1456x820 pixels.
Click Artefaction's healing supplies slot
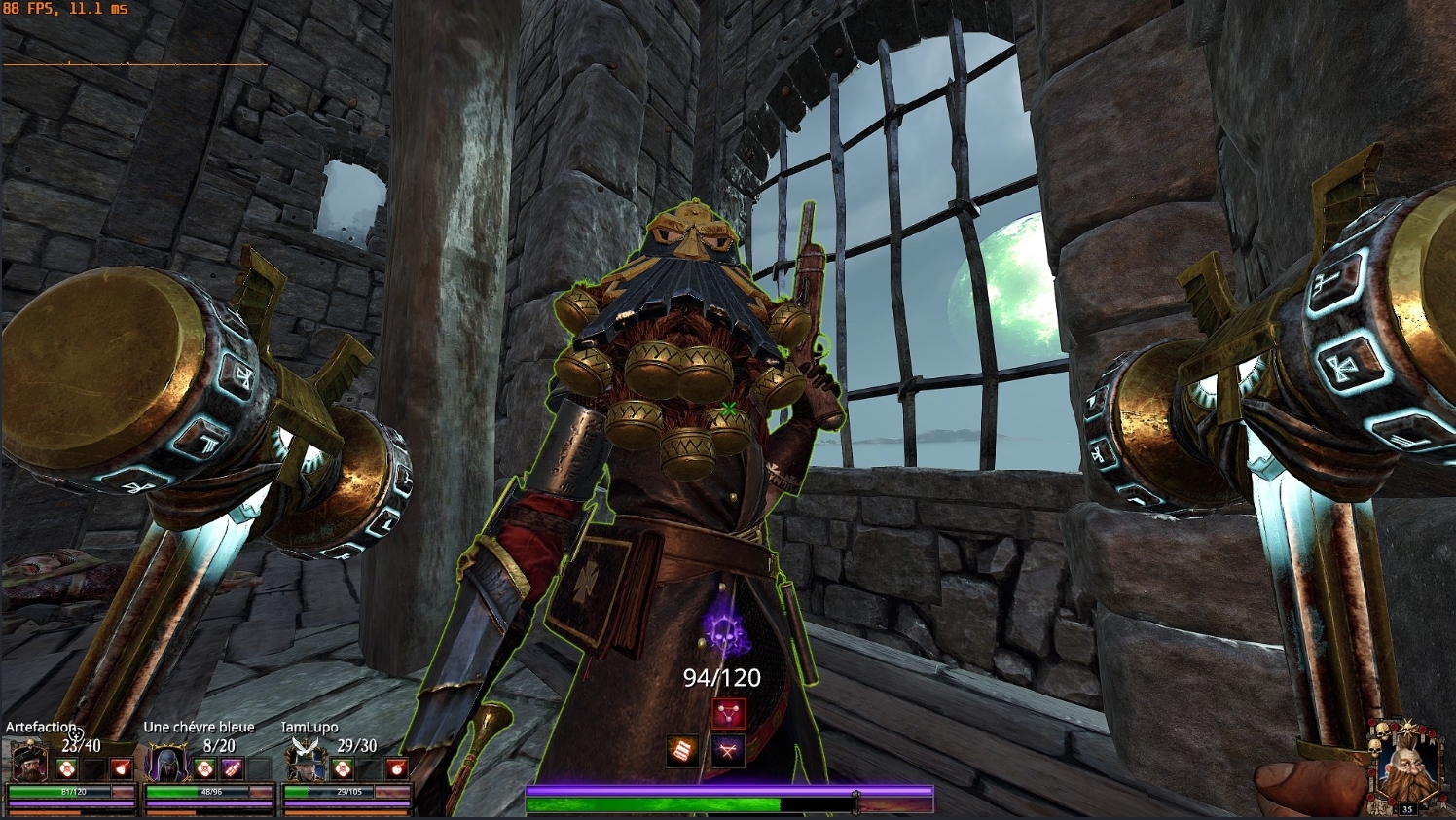(66, 769)
